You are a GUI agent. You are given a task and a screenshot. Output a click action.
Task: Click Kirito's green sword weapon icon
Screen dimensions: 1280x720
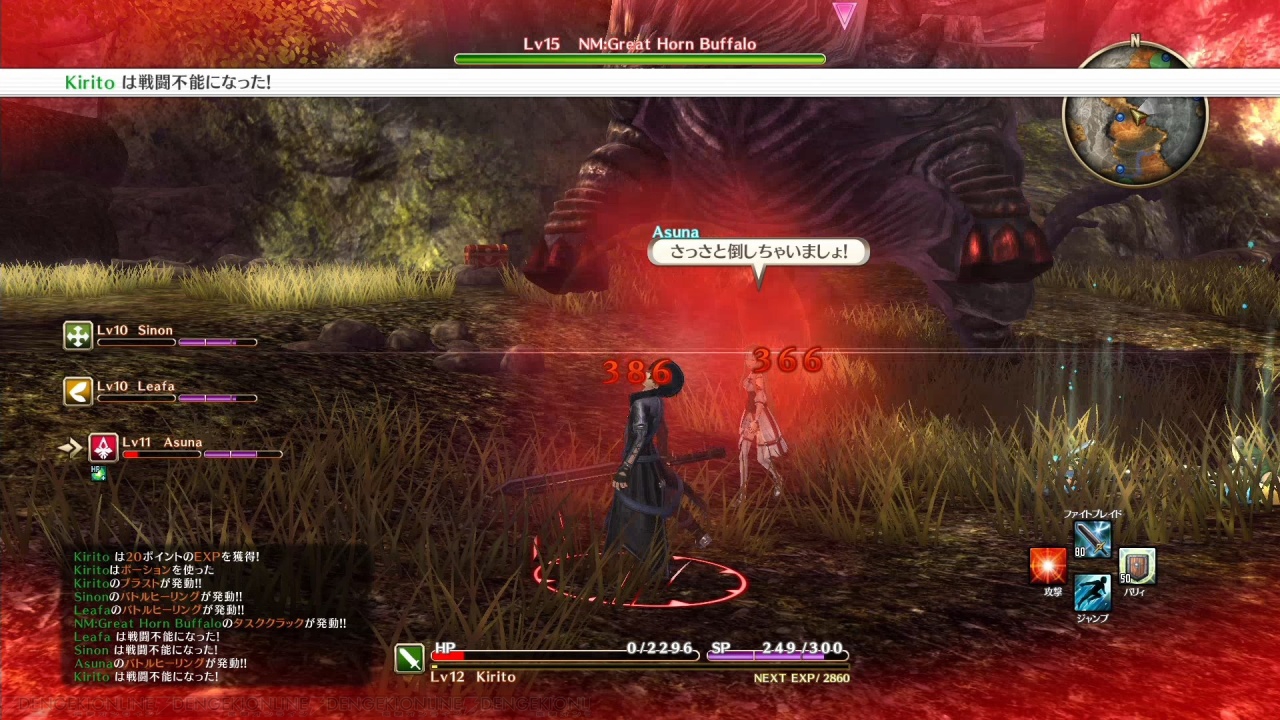[x=409, y=657]
